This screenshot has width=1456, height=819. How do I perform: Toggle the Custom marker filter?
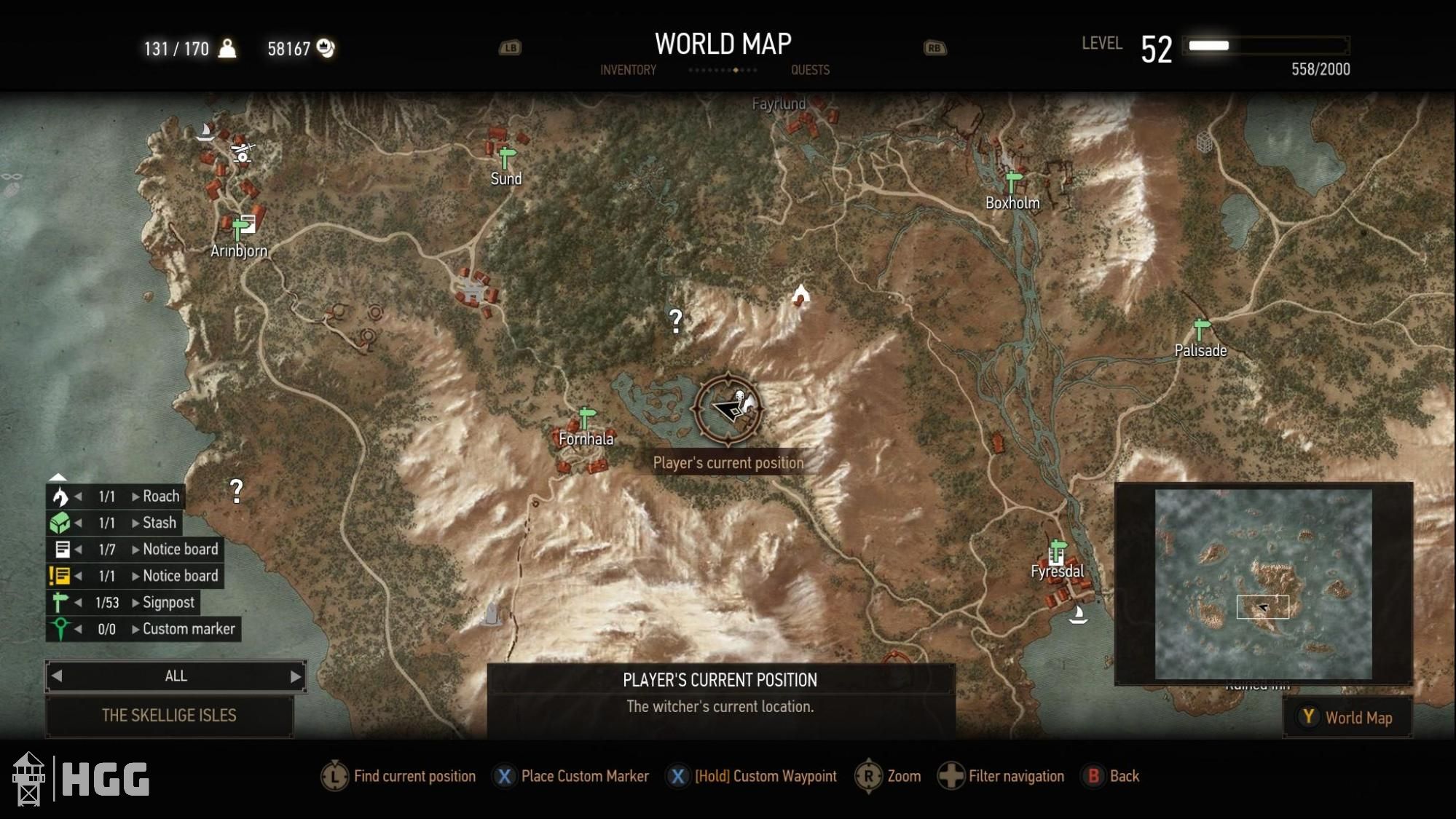62,629
